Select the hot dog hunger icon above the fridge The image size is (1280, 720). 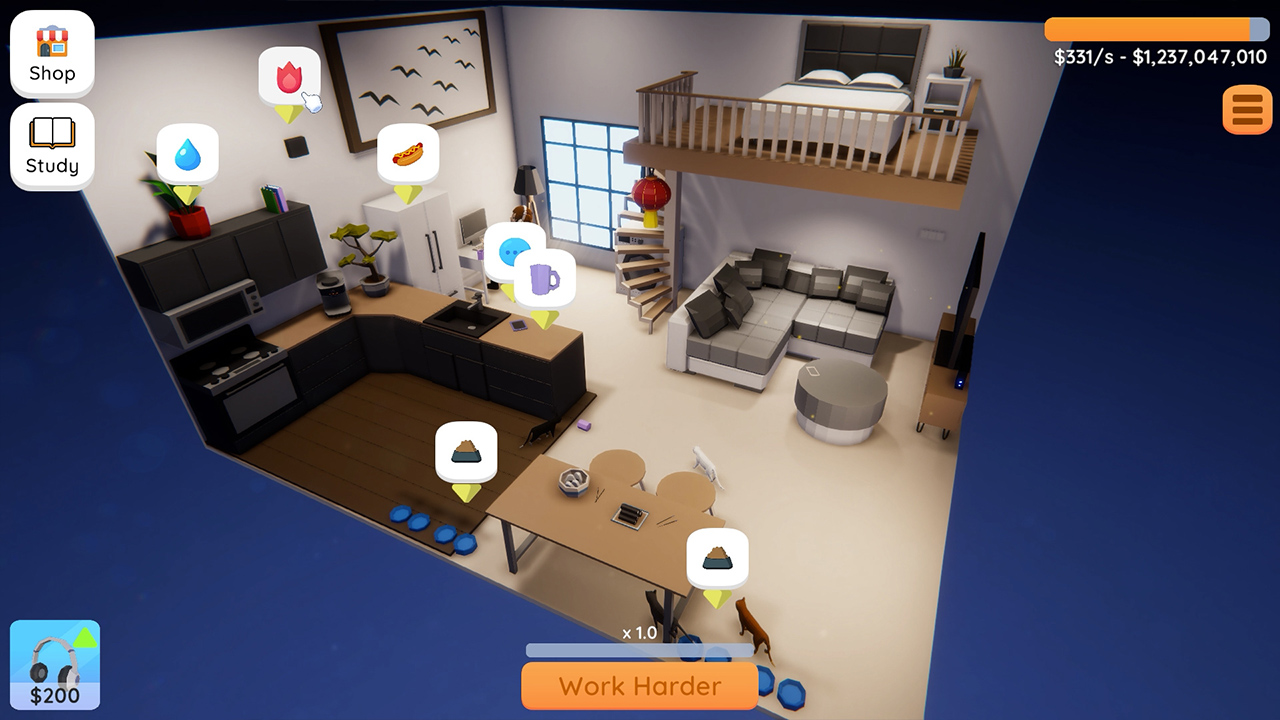(x=408, y=154)
